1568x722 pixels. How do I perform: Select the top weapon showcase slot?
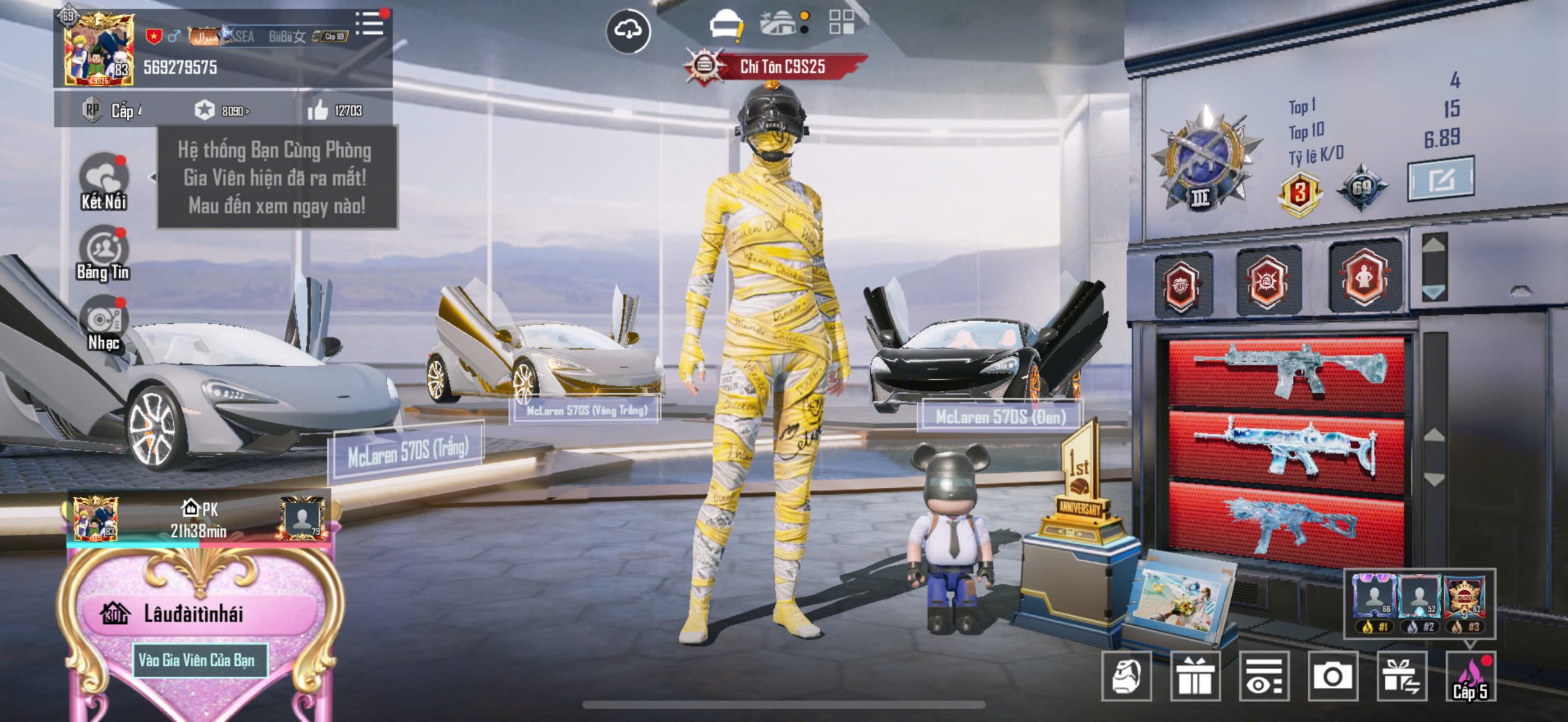[x=1286, y=372]
